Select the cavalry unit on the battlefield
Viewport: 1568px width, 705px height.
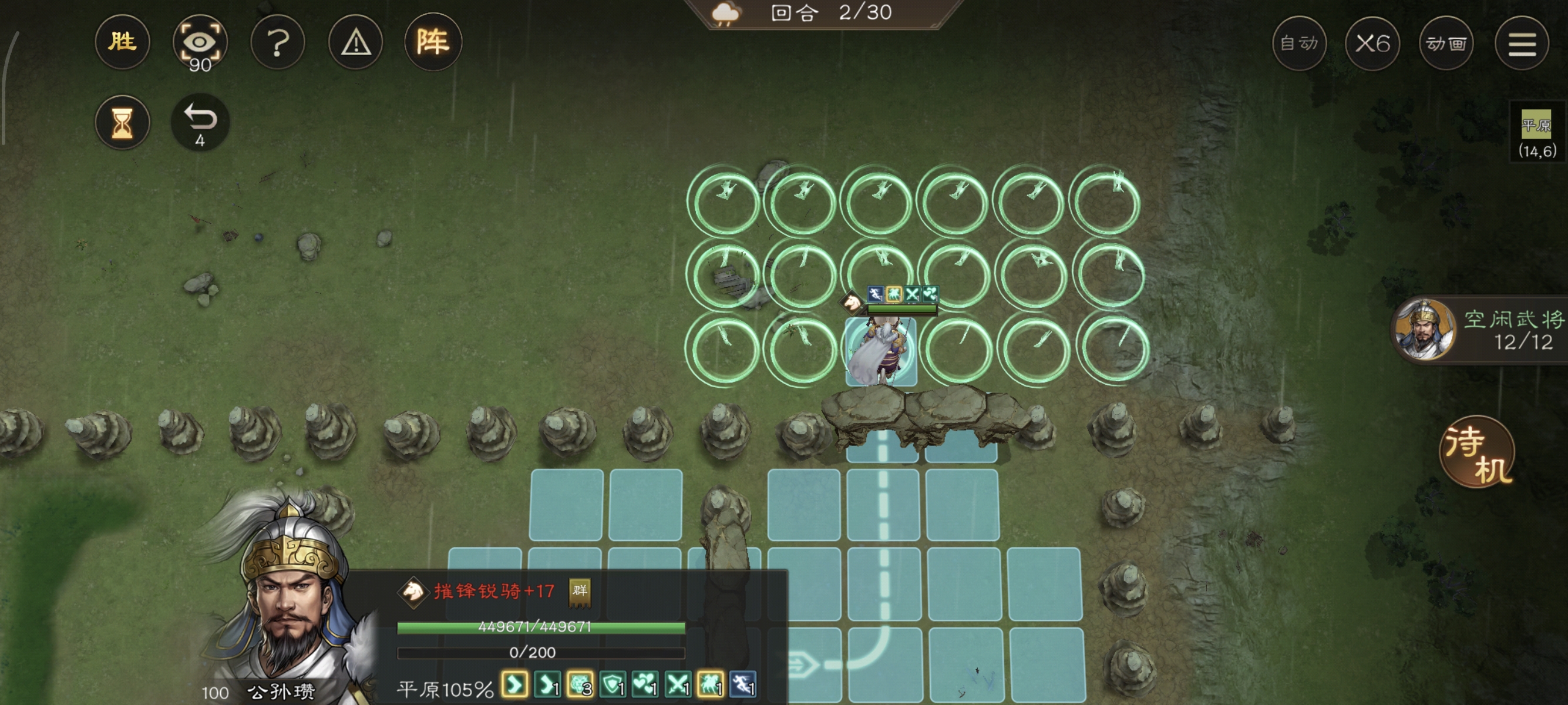coord(881,351)
